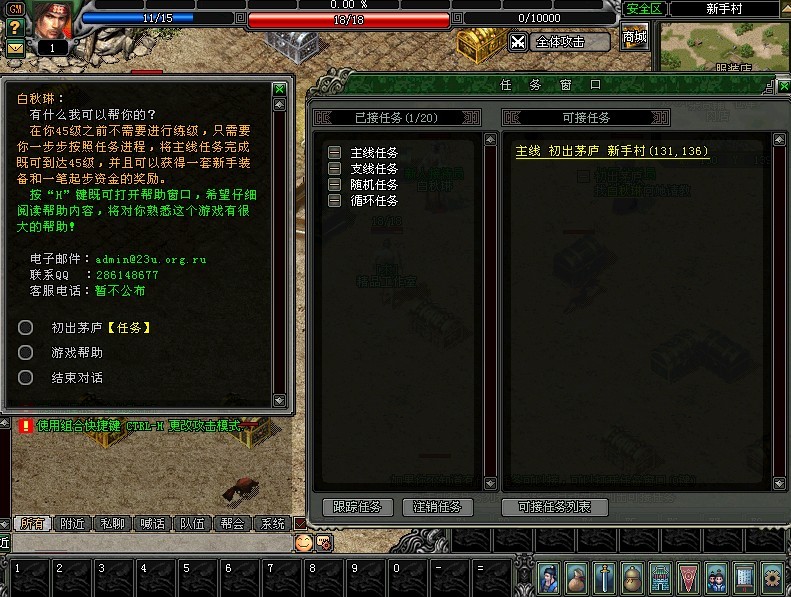Click the 注销任务 button
The height and width of the screenshot is (597, 791).
click(x=437, y=507)
